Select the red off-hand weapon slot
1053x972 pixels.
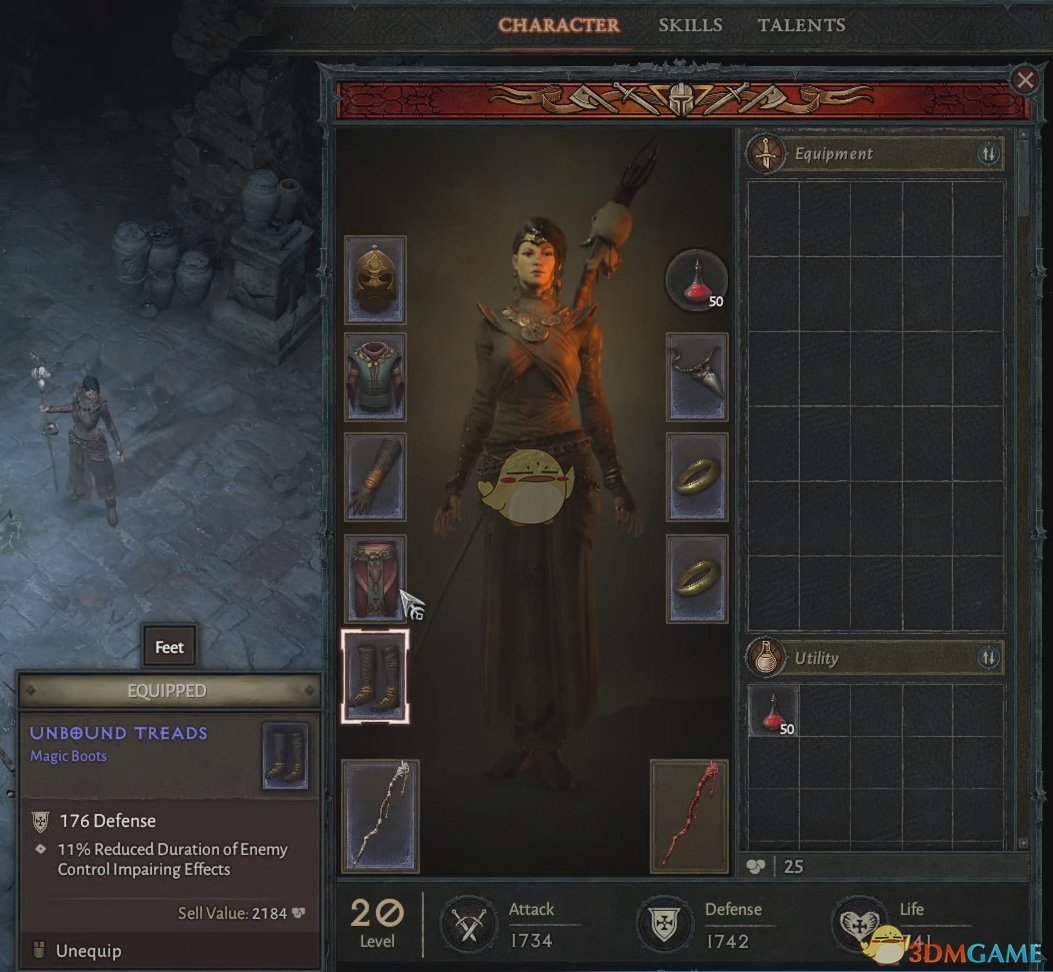point(689,815)
